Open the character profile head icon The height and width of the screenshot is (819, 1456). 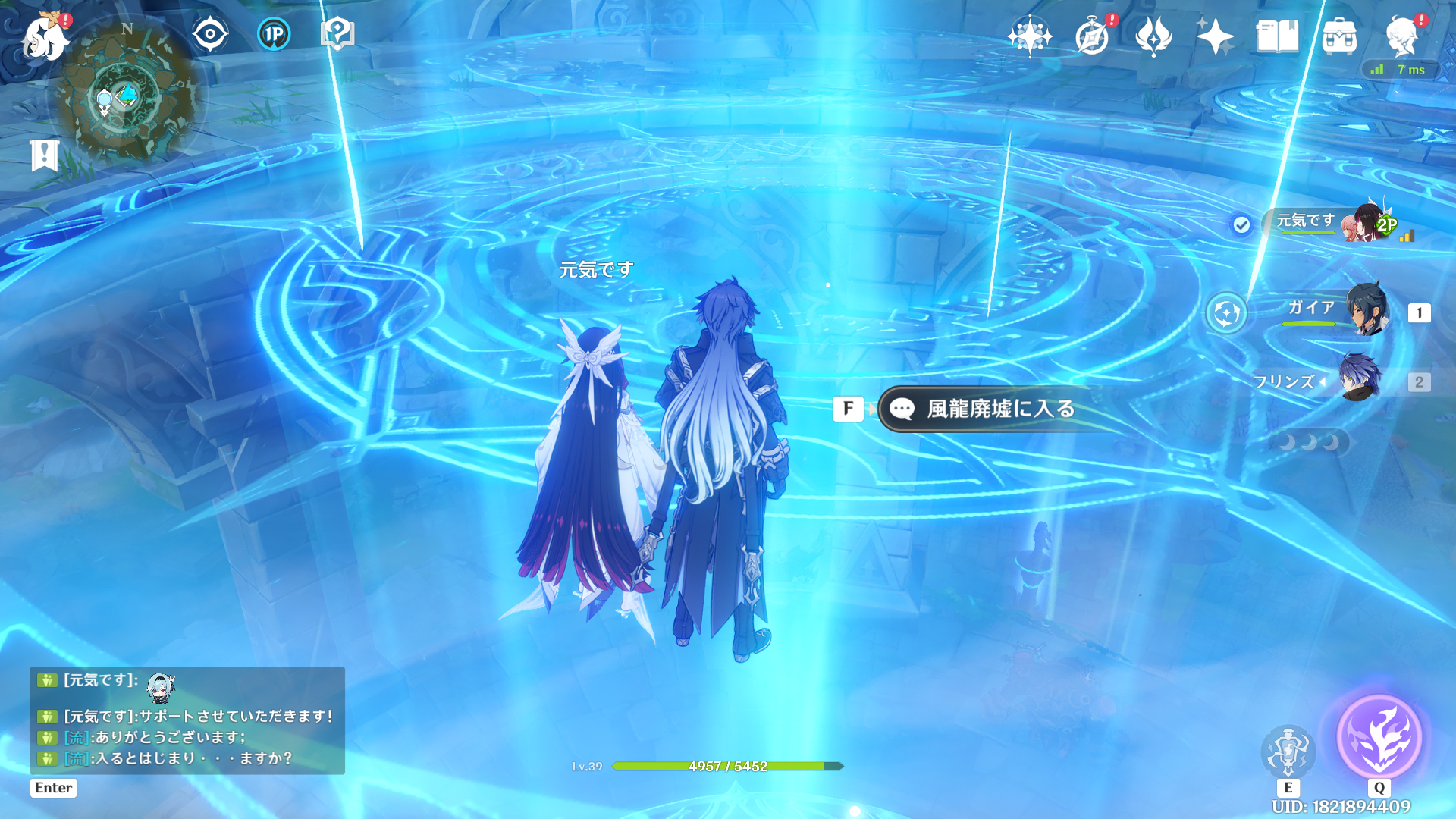click(x=1401, y=36)
